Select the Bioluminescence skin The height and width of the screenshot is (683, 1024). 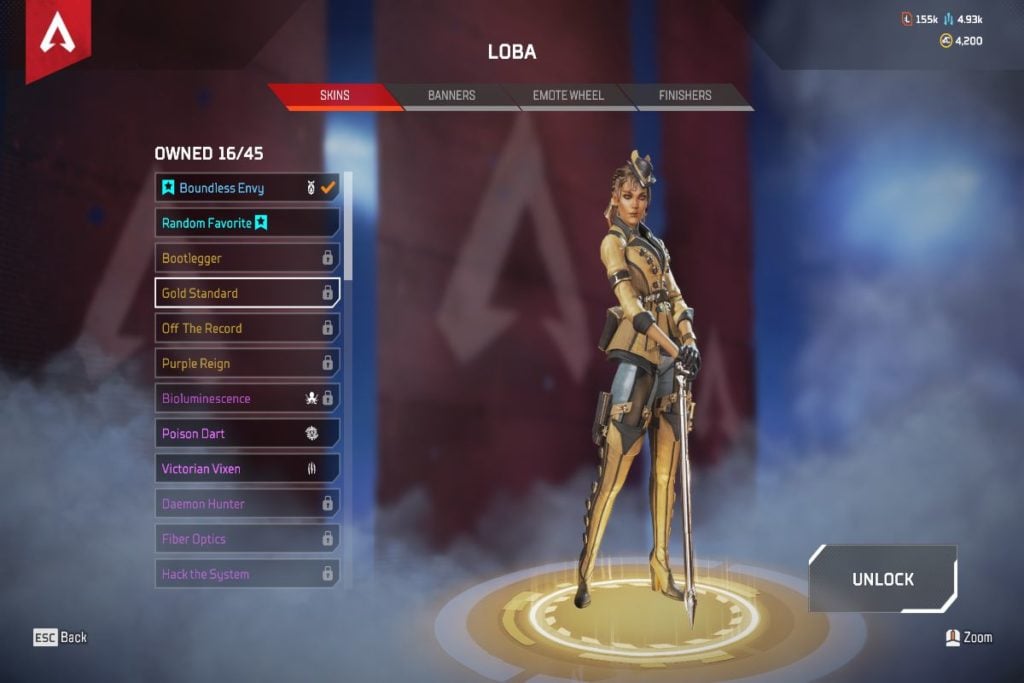(x=247, y=398)
